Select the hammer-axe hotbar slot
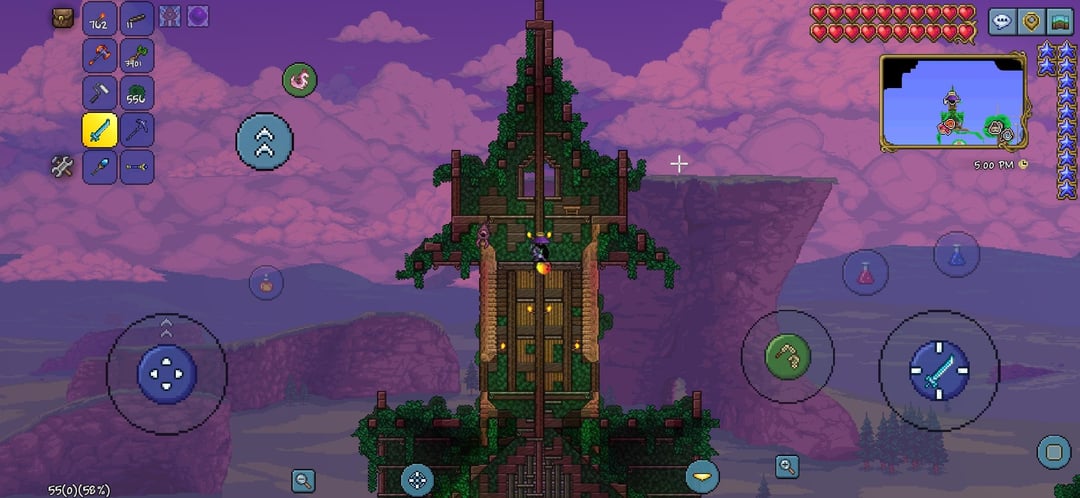Viewport: 1080px width, 498px height. [99, 56]
